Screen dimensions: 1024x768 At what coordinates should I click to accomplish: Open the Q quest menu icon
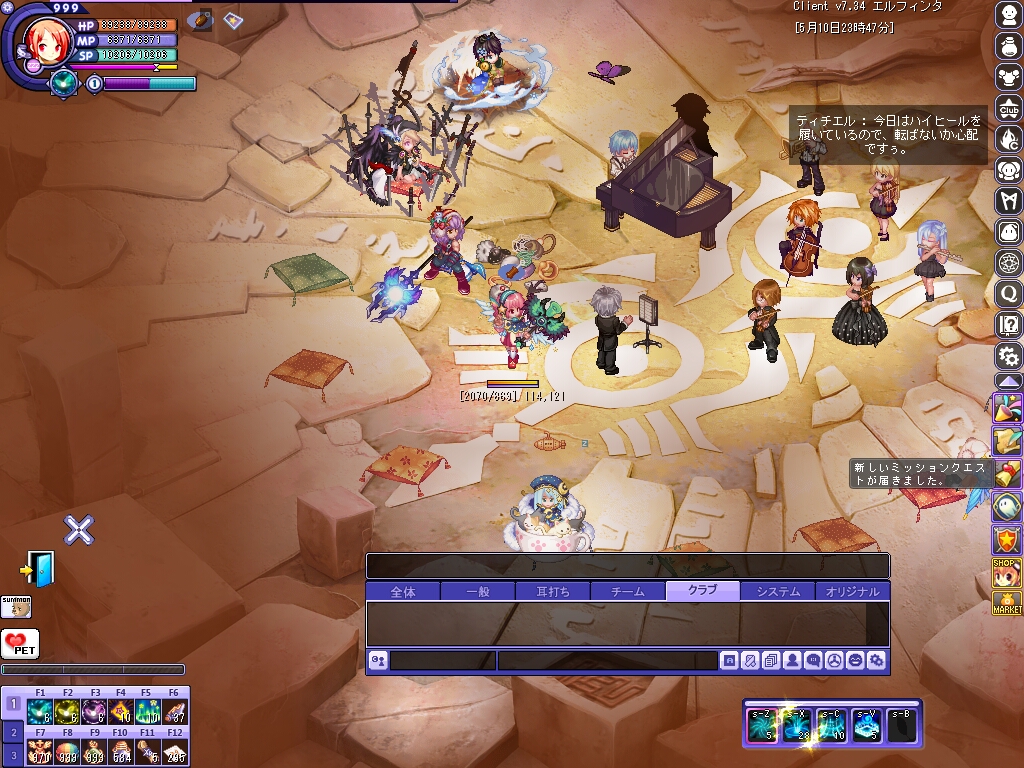tap(1009, 293)
